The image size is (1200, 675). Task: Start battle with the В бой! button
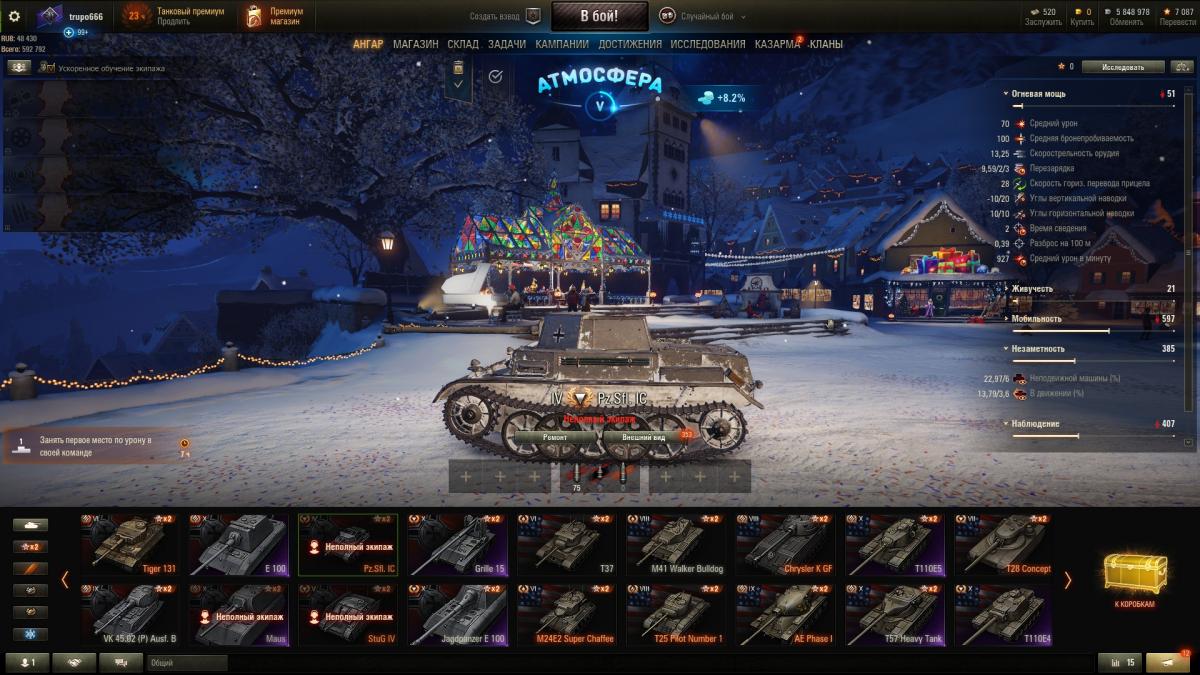(x=599, y=16)
